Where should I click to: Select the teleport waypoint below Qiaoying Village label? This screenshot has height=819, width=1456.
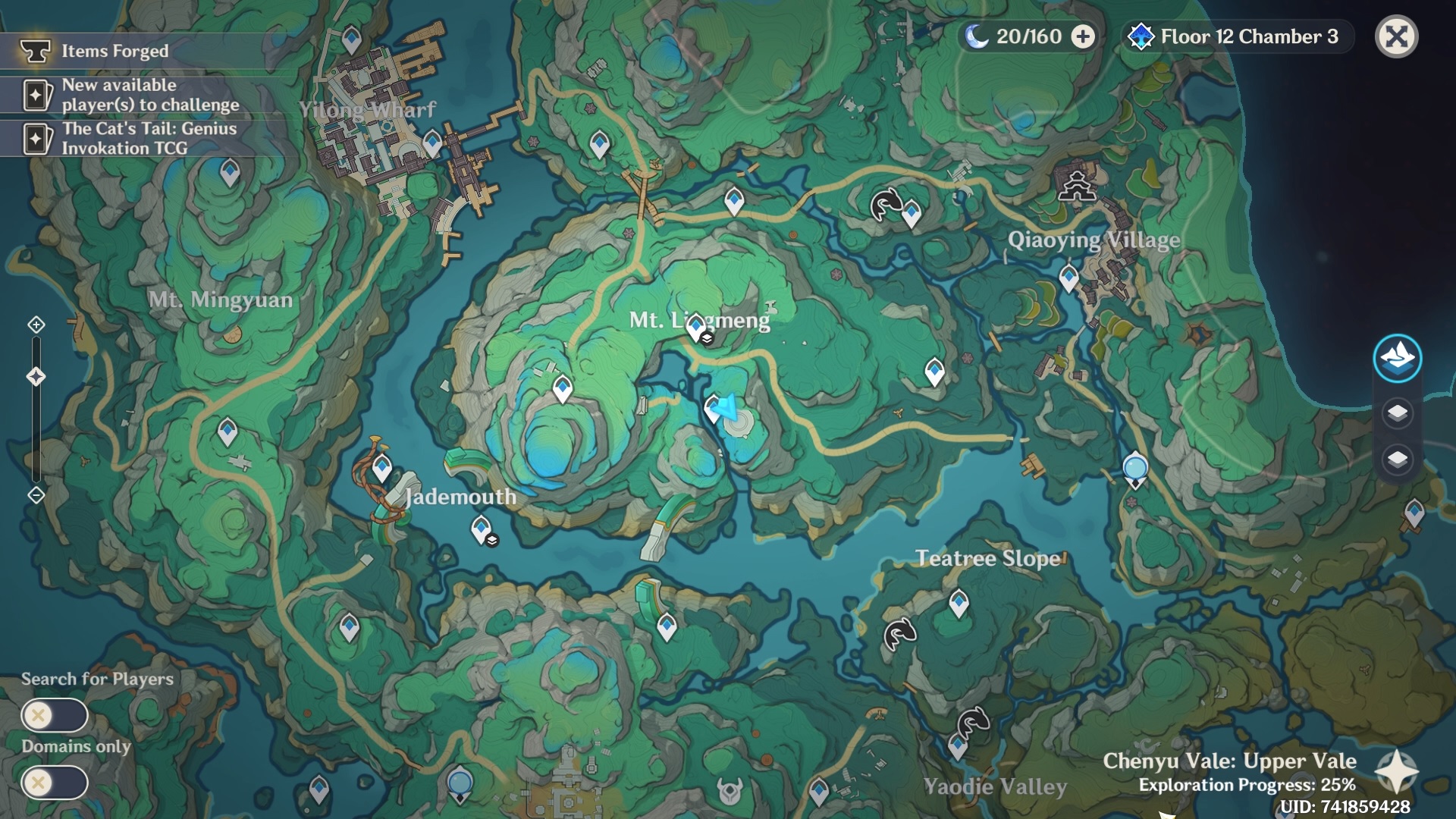click(x=1068, y=278)
